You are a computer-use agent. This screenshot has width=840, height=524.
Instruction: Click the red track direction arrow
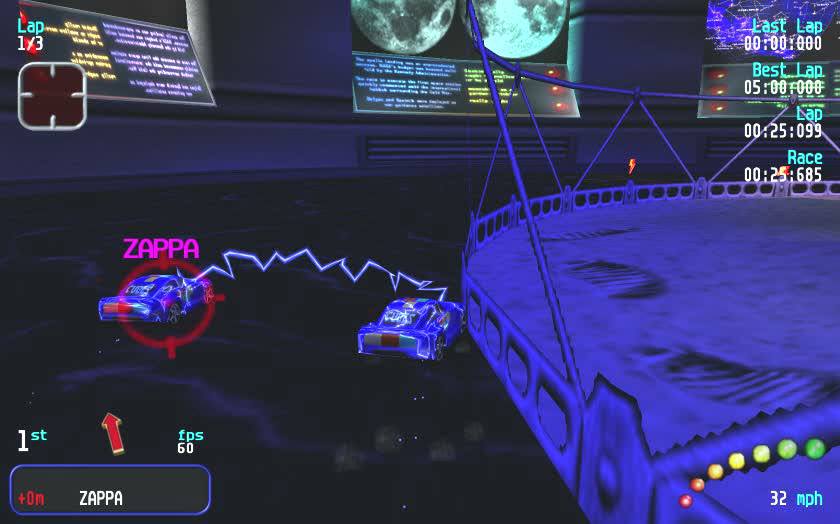click(x=113, y=431)
